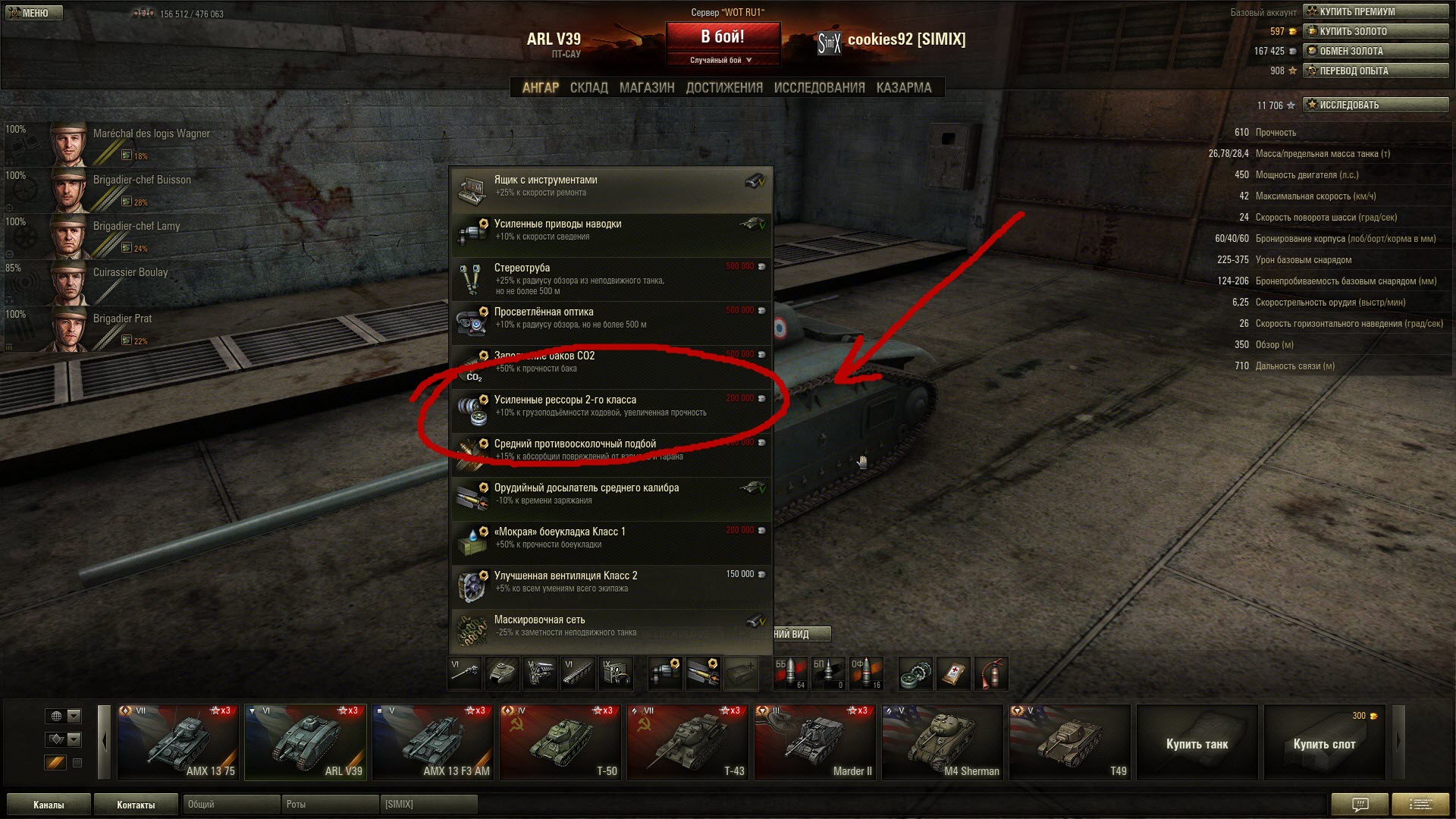
Task: Click the Купить танк tile
Action: (1197, 743)
